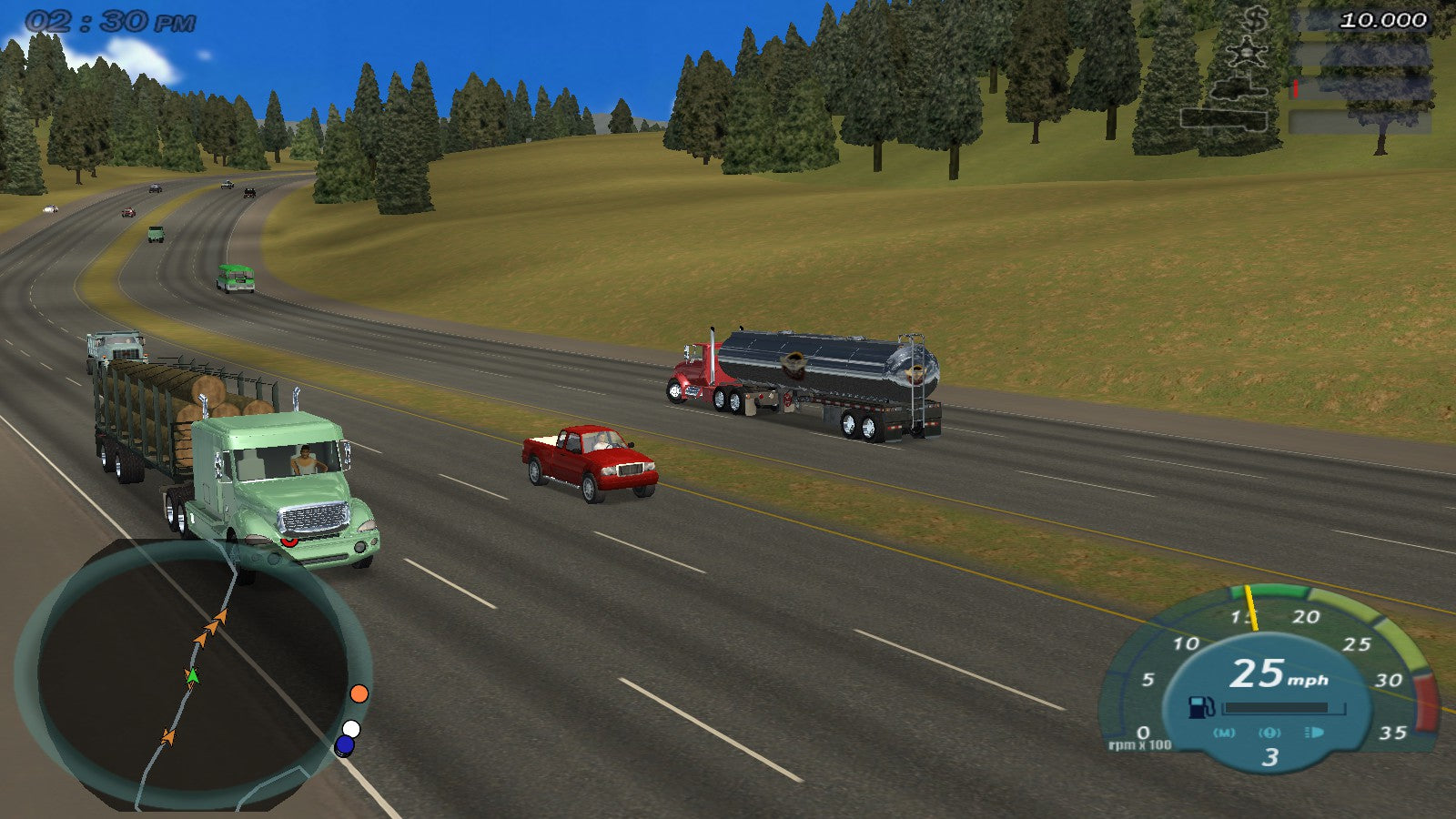The height and width of the screenshot is (819, 1456).
Task: Click the fuel pump icon on the speedometer
Action: tap(1201, 707)
